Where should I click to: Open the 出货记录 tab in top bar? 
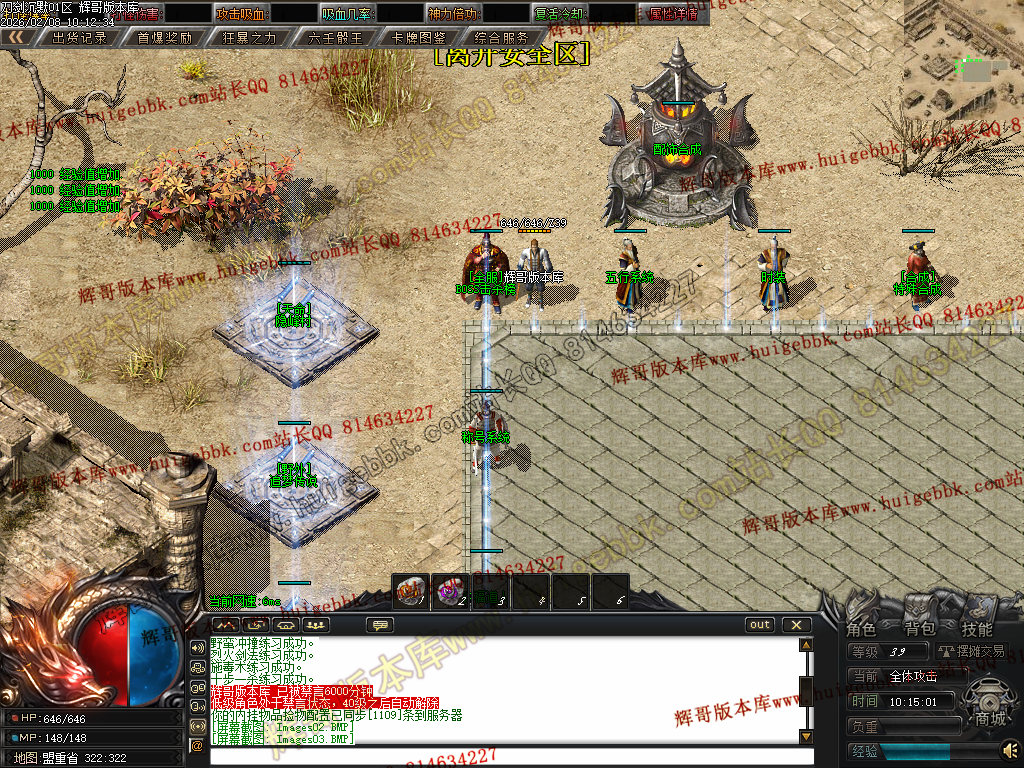click(79, 37)
